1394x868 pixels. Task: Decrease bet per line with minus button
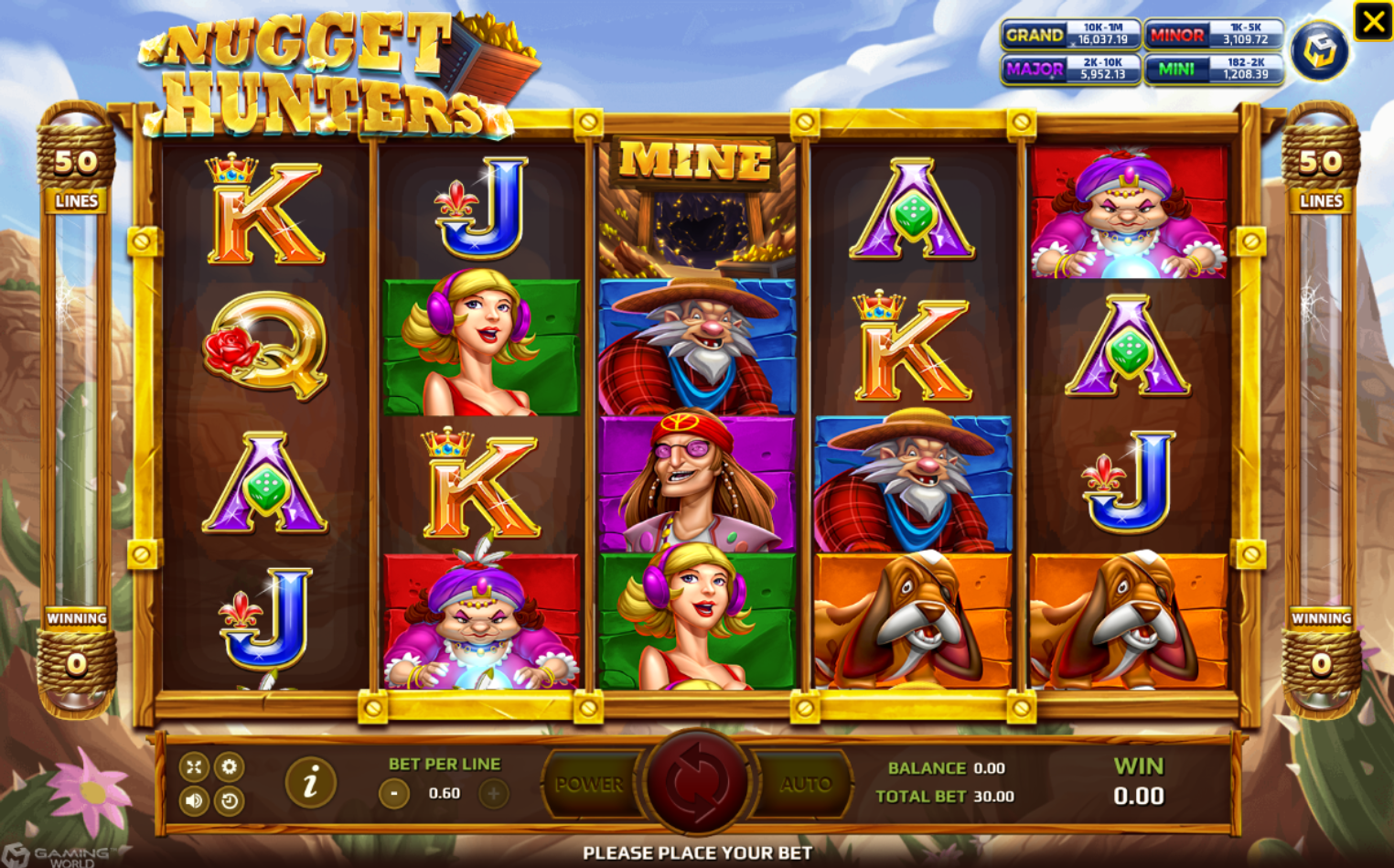(394, 793)
